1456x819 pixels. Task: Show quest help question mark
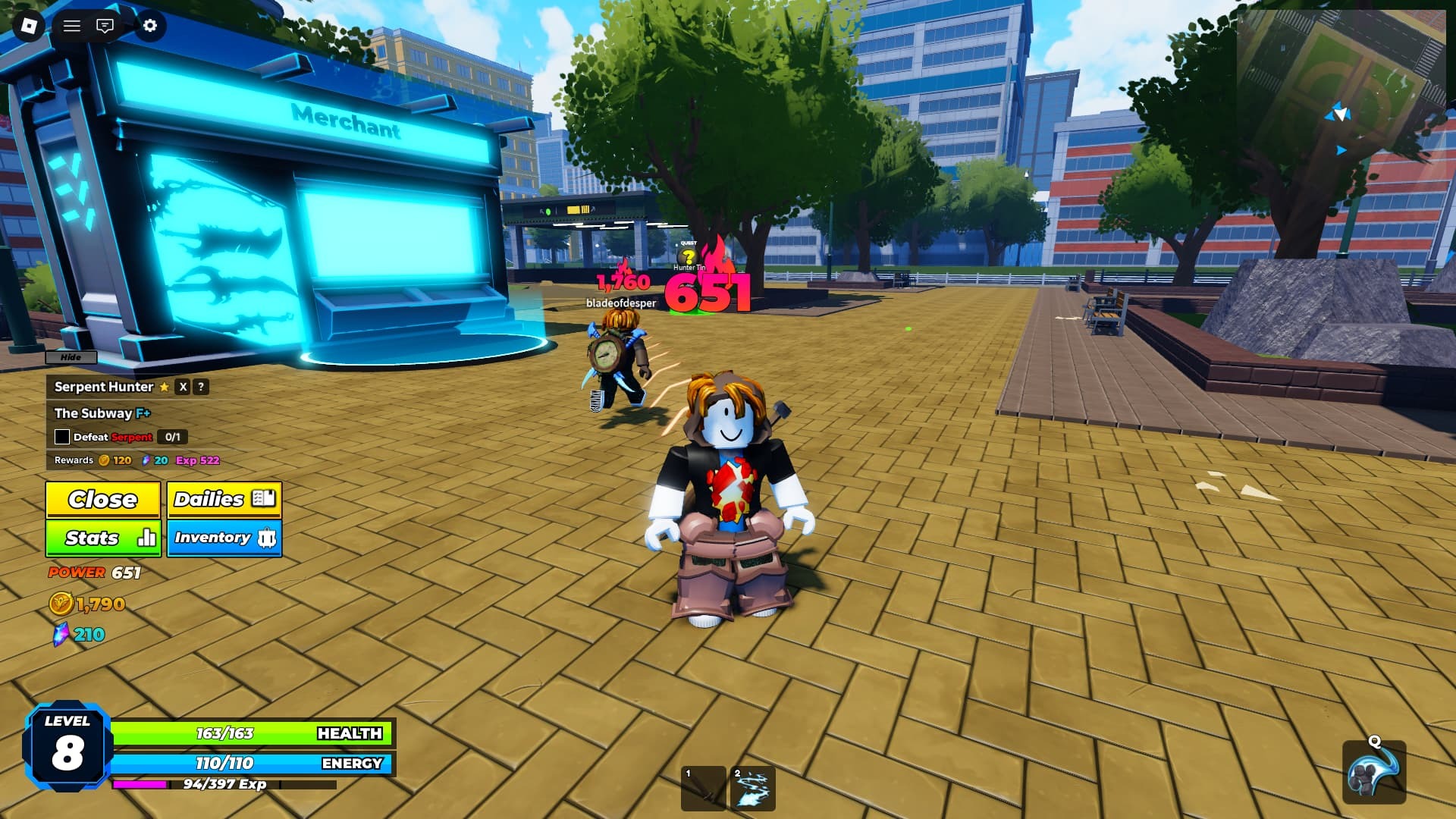pyautogui.click(x=201, y=387)
